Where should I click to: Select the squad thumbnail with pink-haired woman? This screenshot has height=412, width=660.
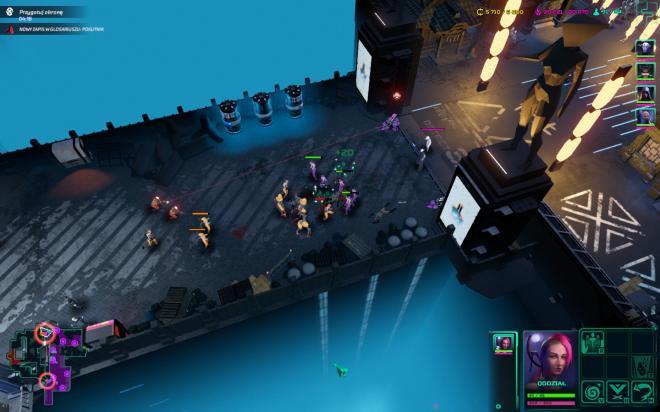click(503, 344)
